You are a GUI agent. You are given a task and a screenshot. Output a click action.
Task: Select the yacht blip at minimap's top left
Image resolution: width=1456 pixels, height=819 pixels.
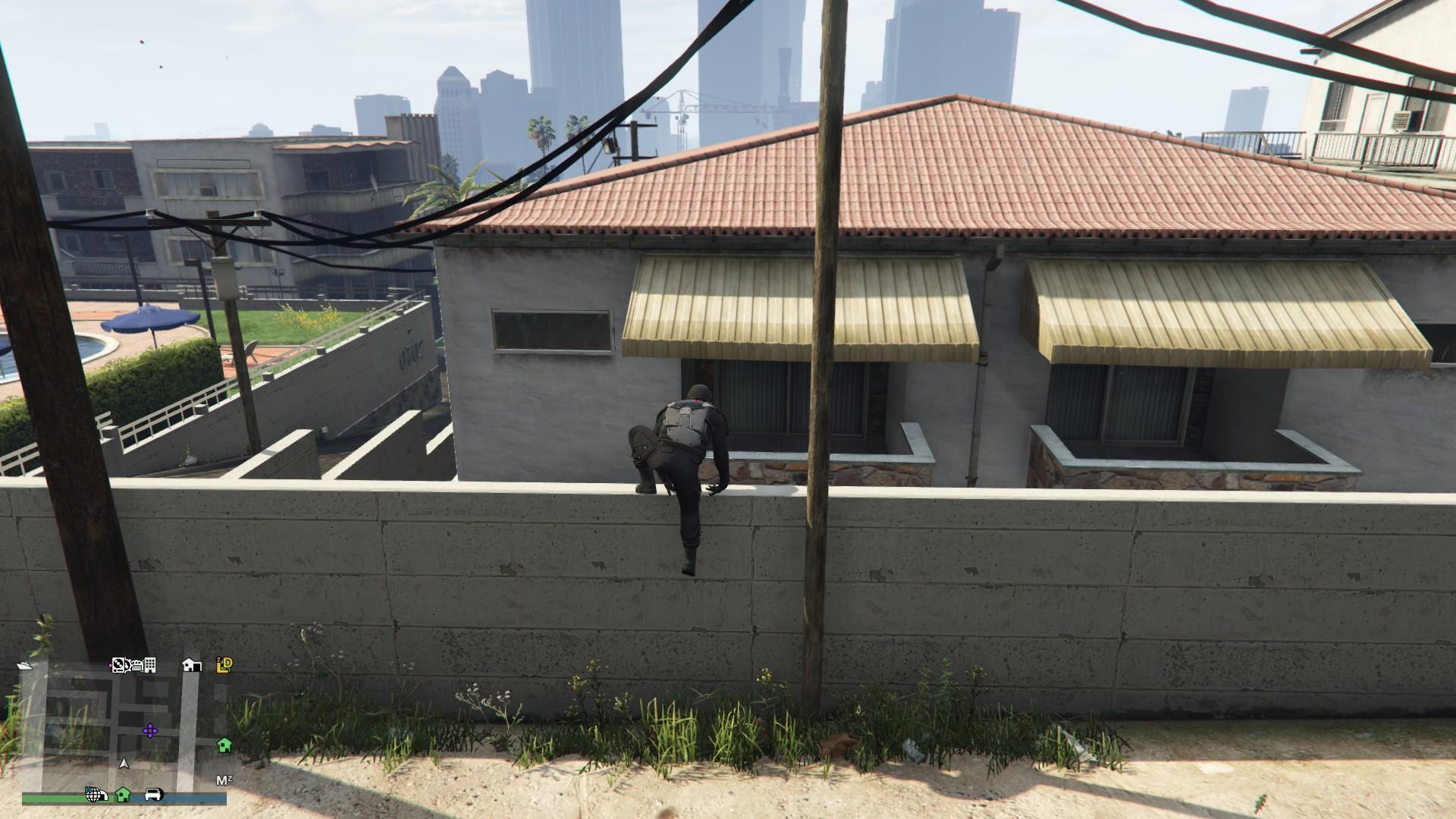(25, 666)
